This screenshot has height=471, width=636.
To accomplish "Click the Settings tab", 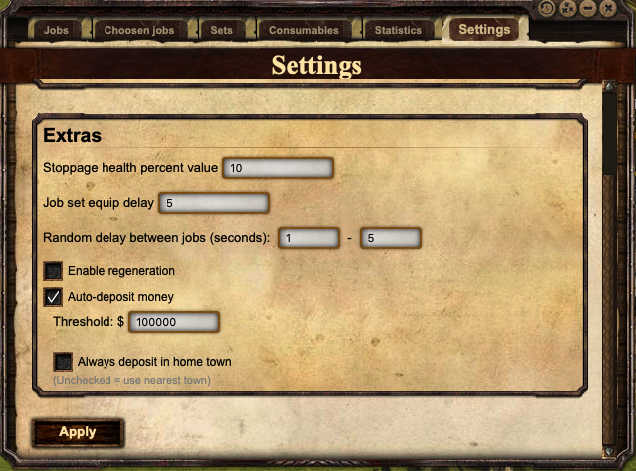I will (484, 29).
